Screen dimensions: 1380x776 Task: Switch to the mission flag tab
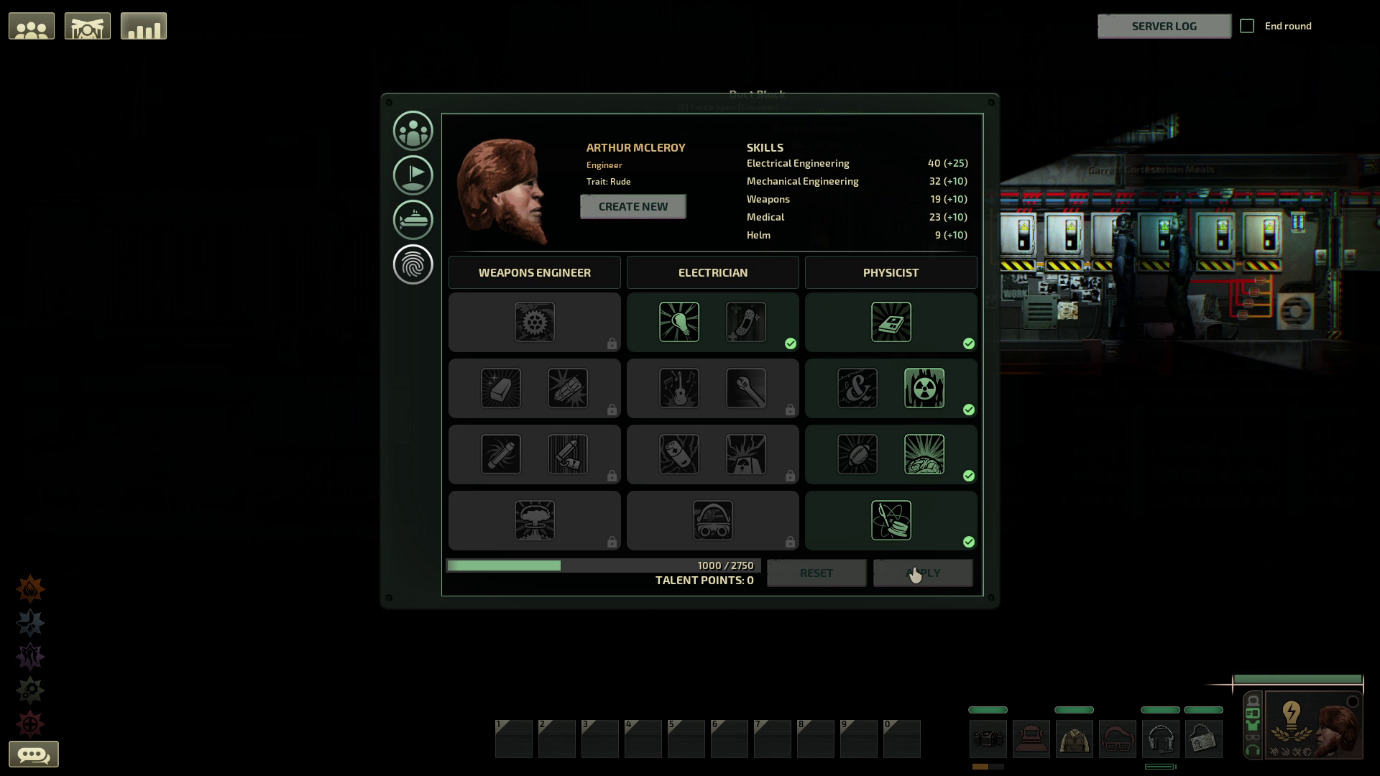pyautogui.click(x=413, y=175)
